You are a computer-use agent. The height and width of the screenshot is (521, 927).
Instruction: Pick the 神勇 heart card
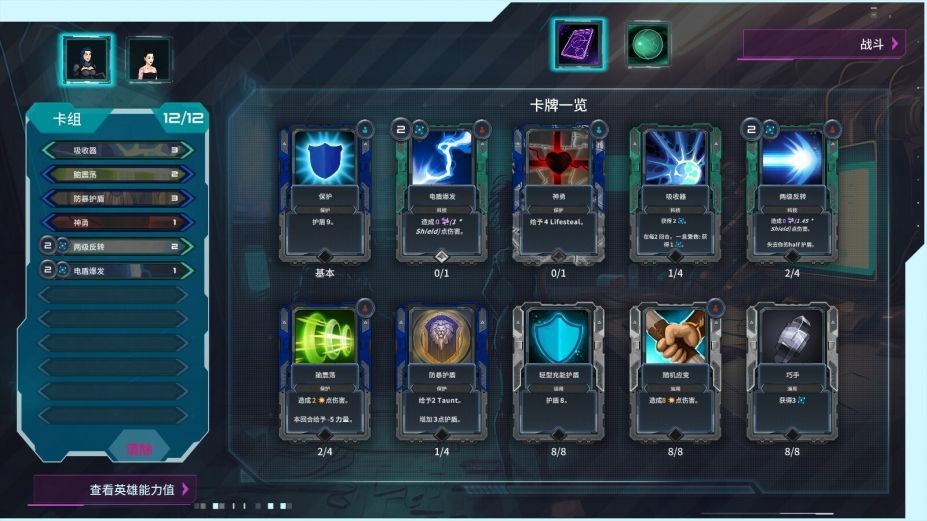pos(558,191)
